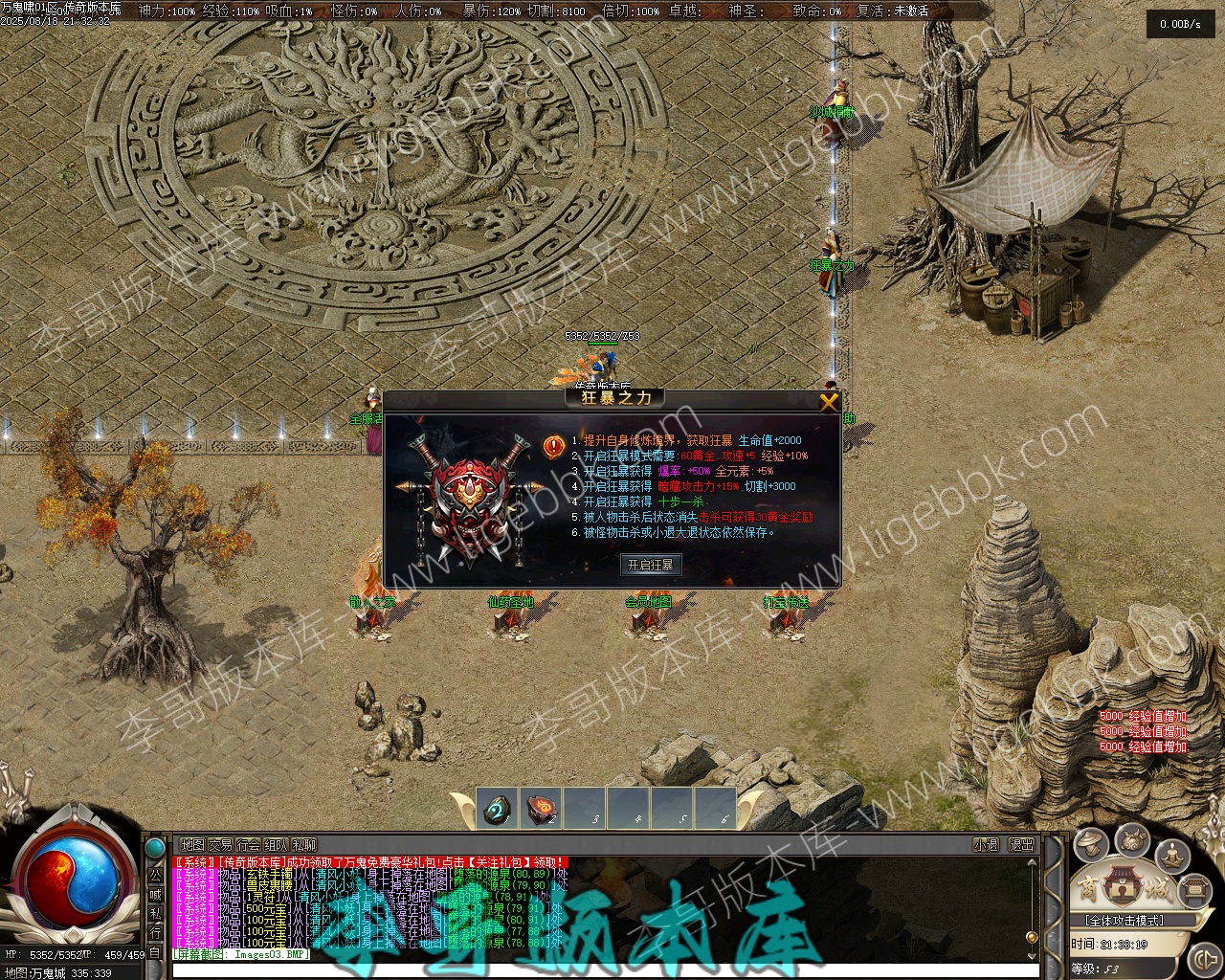This screenshot has width=1225, height=980.
Task: Click the 退出 exit button
Action: (1022, 845)
